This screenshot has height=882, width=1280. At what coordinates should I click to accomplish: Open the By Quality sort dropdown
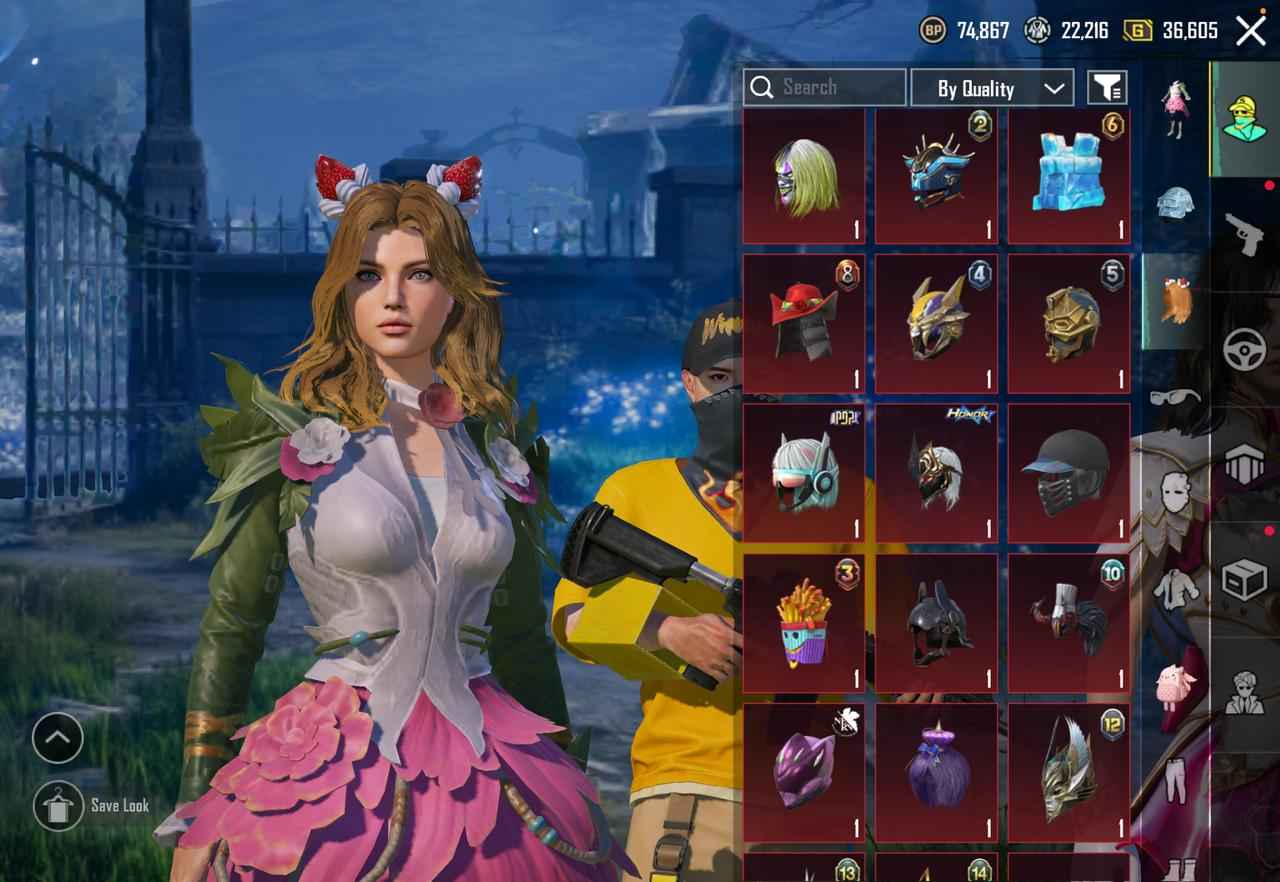click(991, 88)
